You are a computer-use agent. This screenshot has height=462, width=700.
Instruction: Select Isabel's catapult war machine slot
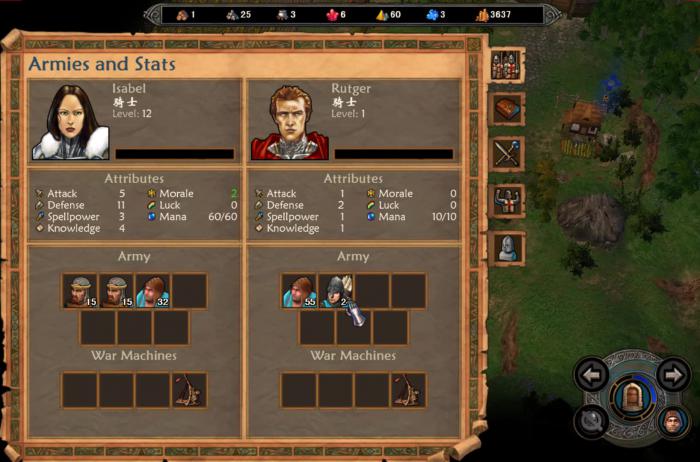(x=189, y=389)
